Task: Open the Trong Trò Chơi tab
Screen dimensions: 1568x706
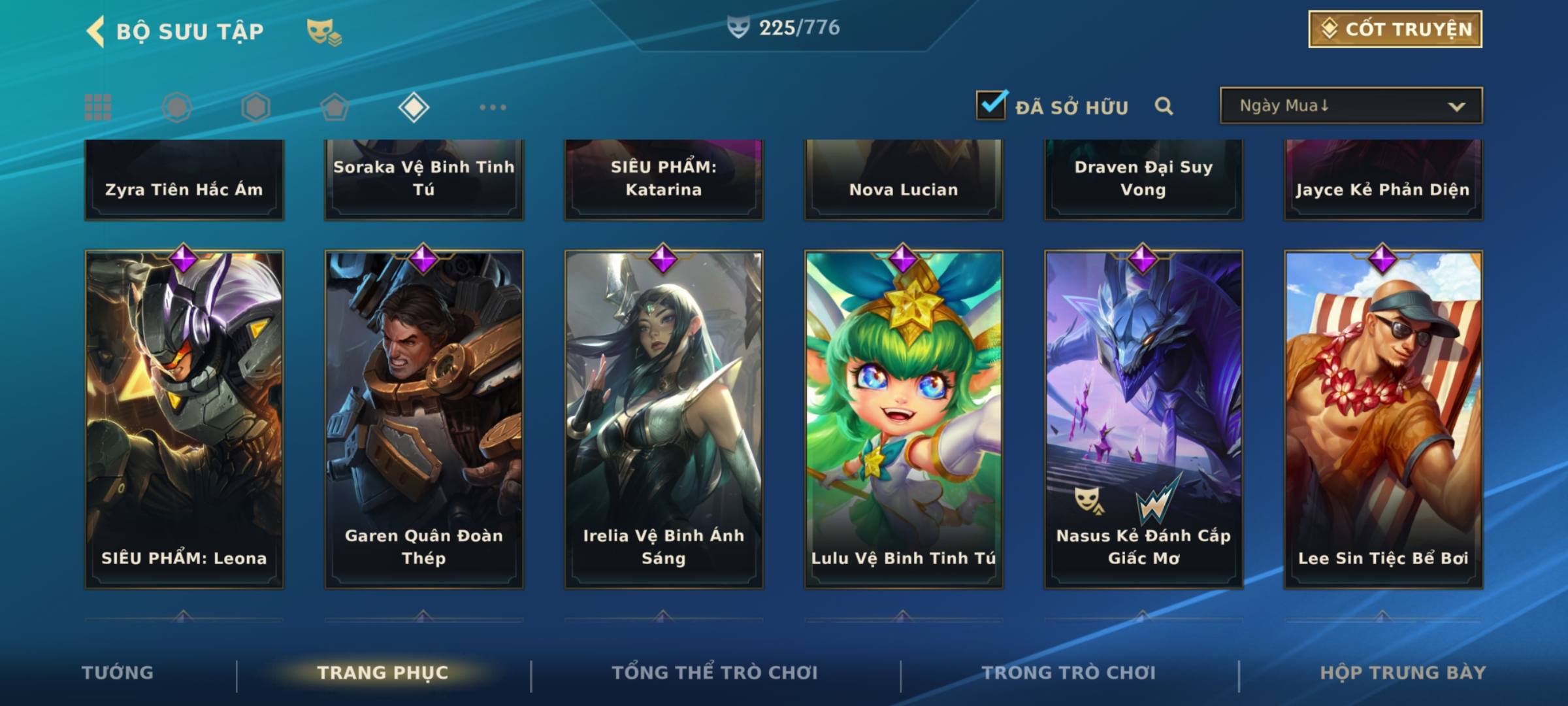Action: [x=1069, y=673]
